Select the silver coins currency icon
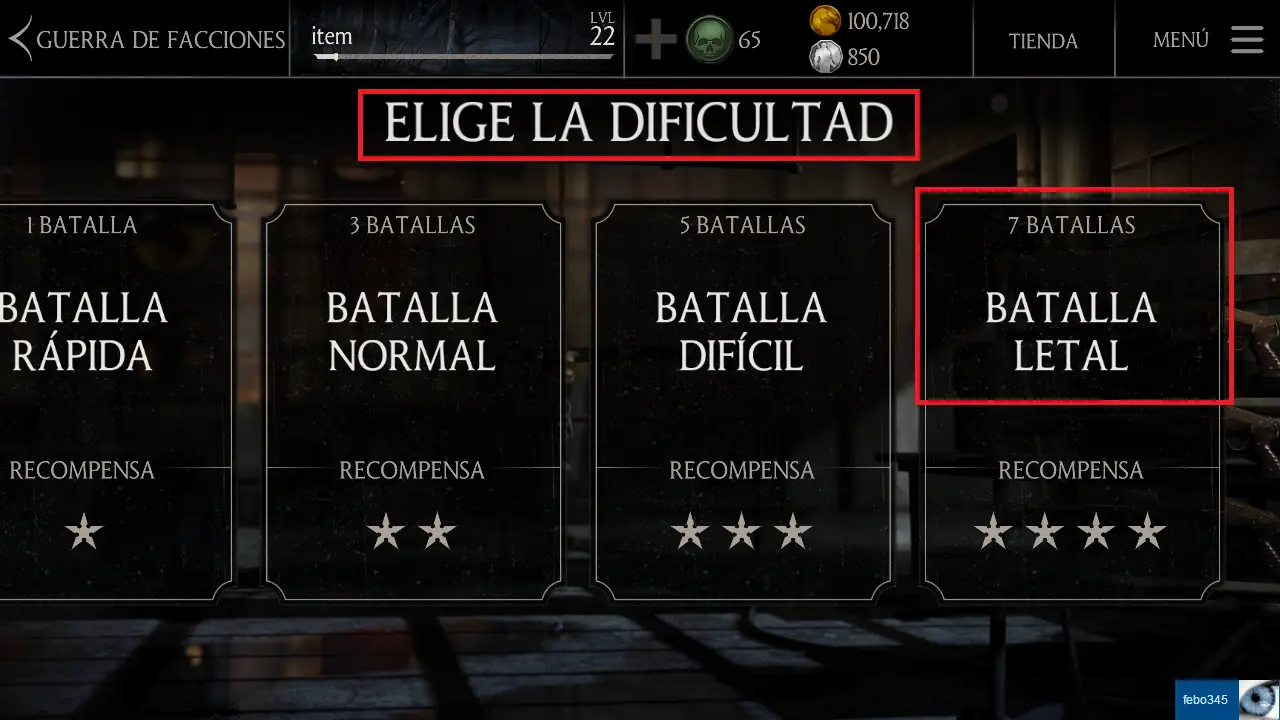The image size is (1280, 720). click(826, 57)
